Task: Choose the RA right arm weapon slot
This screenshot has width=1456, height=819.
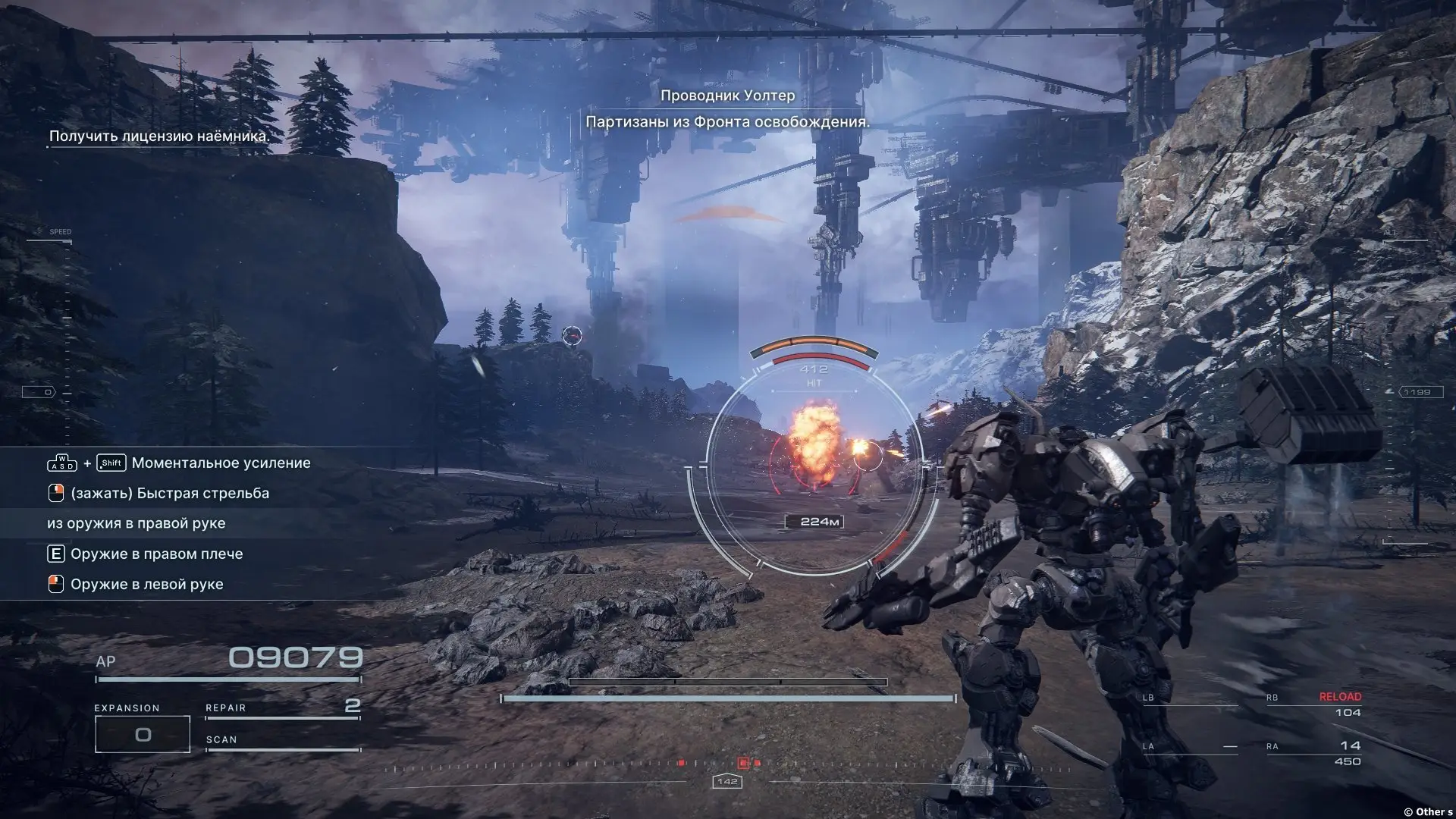Action: (1314, 752)
